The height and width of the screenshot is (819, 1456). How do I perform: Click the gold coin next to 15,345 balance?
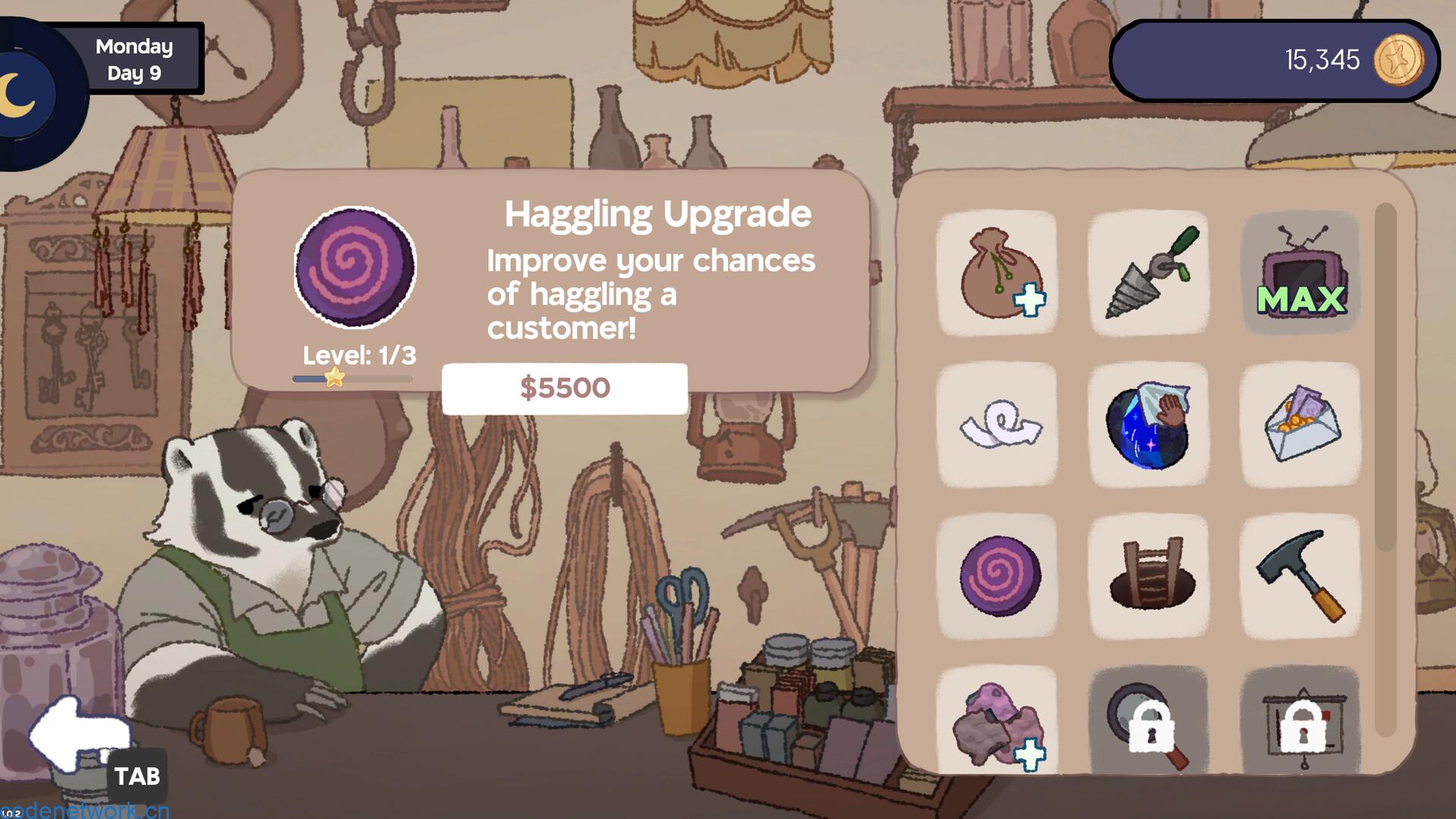(x=1403, y=61)
